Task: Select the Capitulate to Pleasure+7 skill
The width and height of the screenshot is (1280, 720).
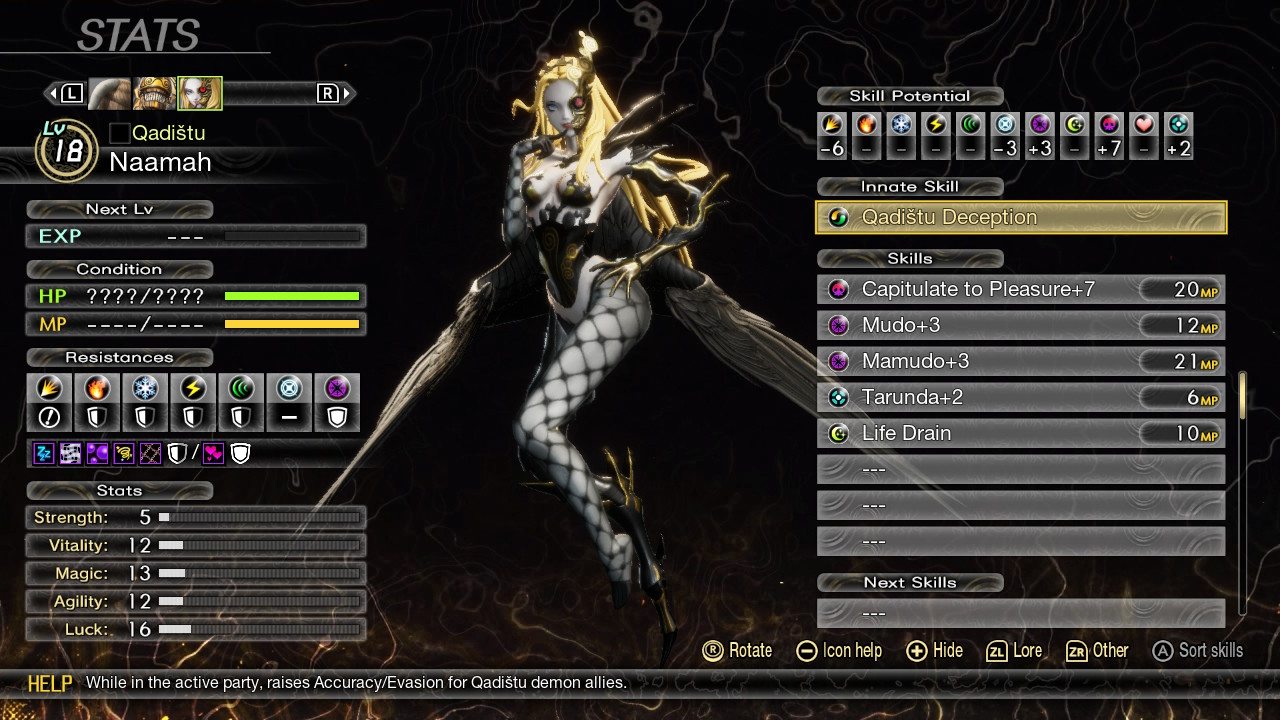Action: point(1020,290)
